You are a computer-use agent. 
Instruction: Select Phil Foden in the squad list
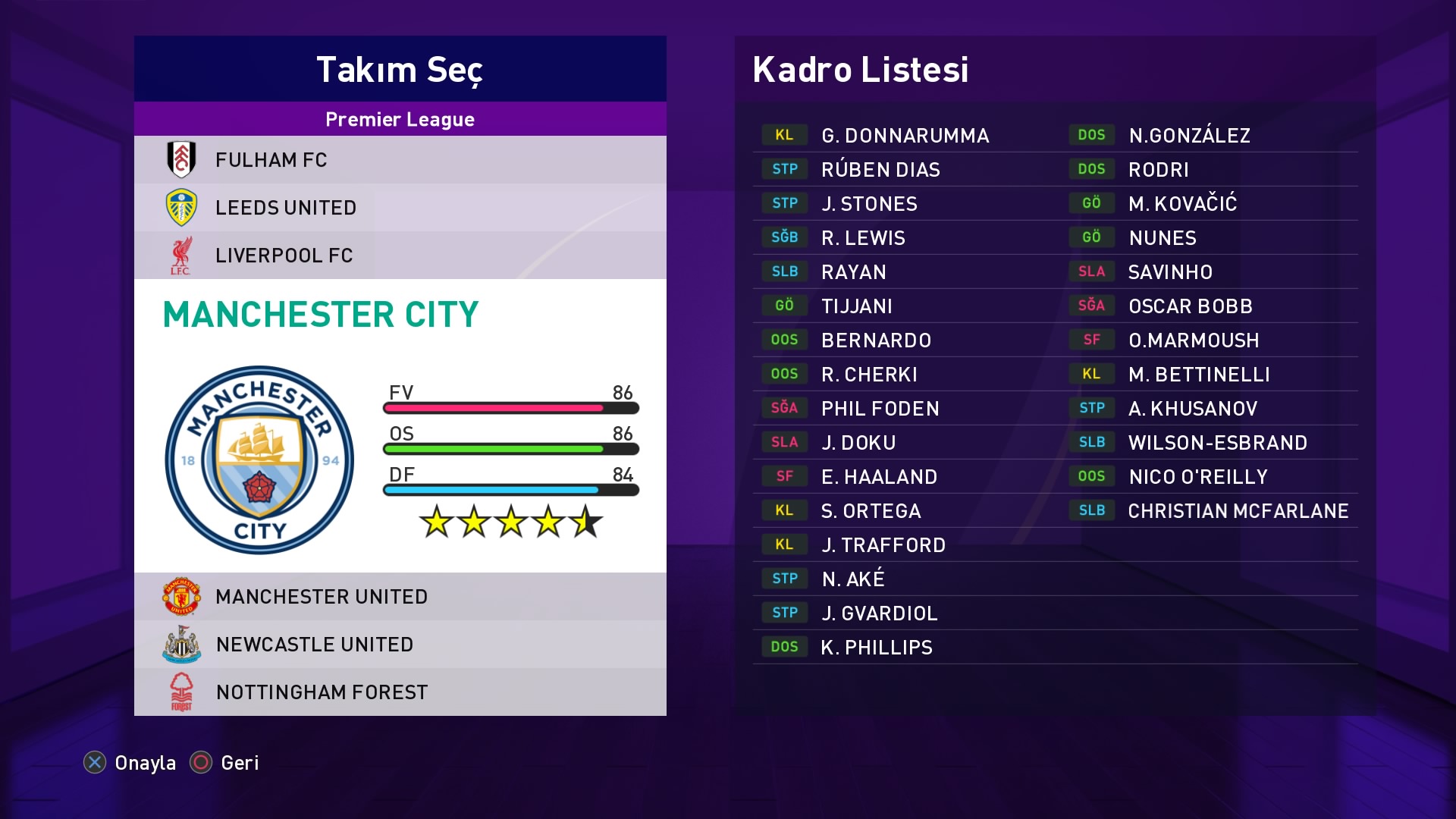[x=880, y=409]
